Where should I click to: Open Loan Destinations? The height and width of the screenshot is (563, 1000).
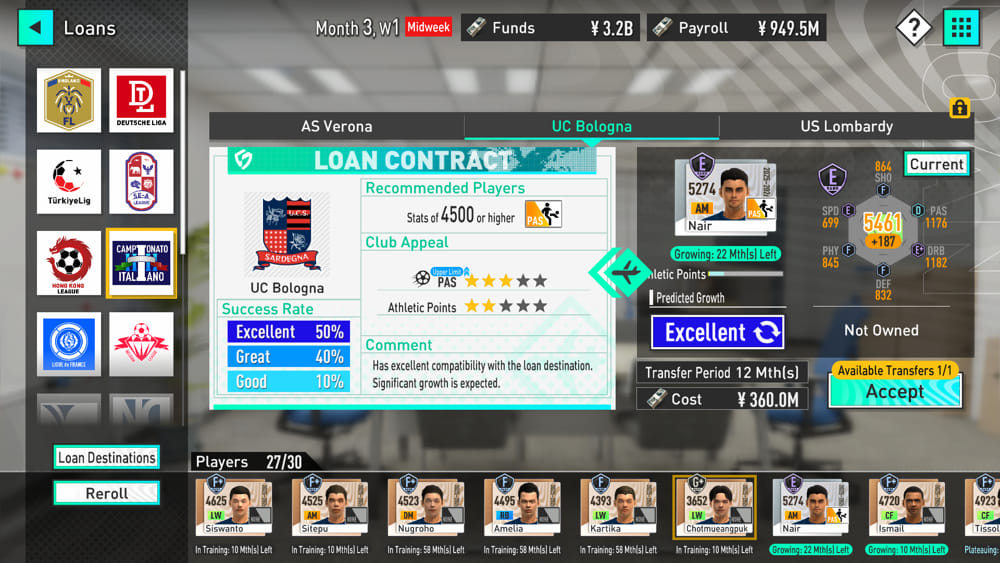pos(106,457)
